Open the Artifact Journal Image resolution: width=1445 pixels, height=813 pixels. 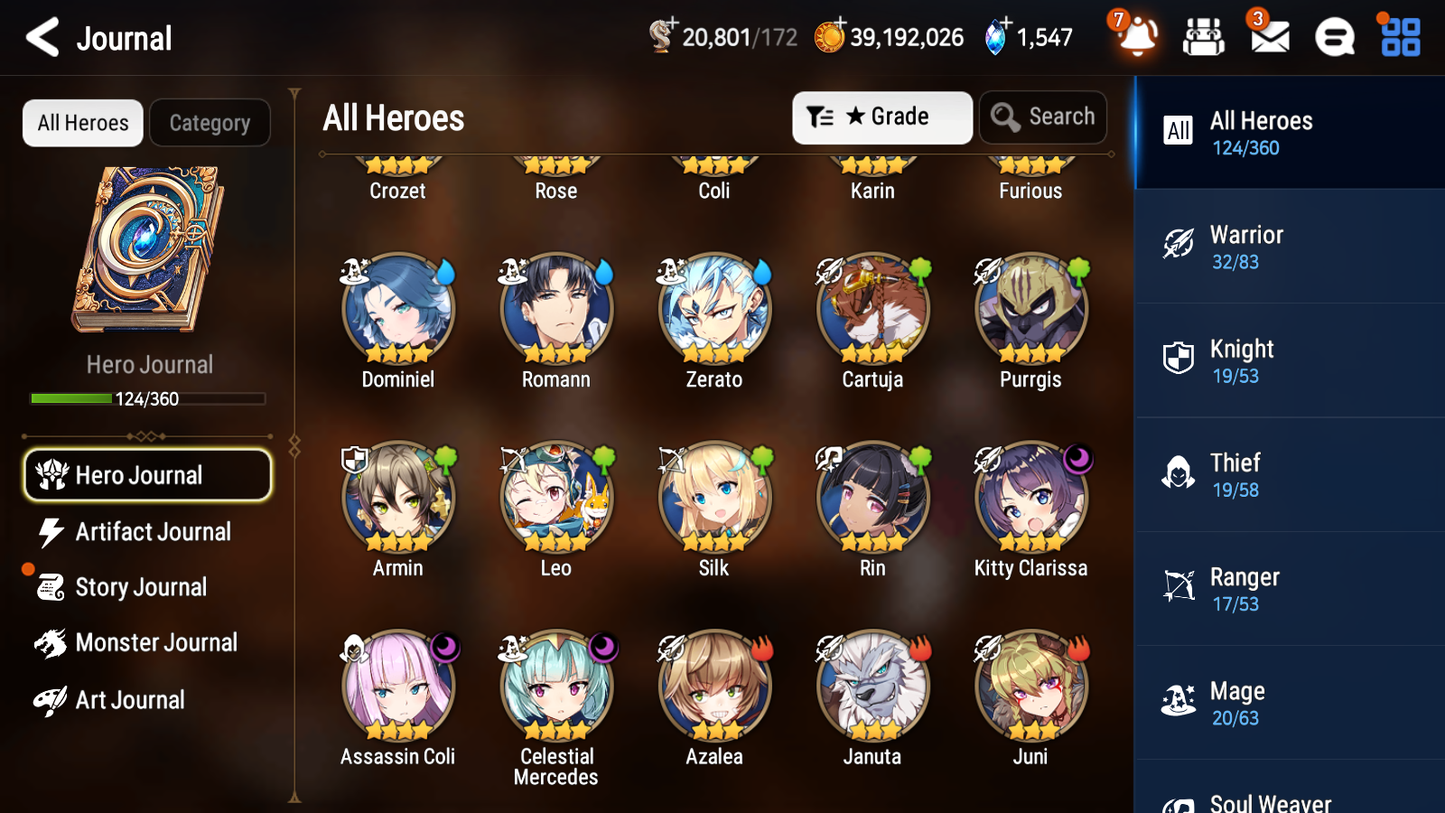tap(151, 532)
